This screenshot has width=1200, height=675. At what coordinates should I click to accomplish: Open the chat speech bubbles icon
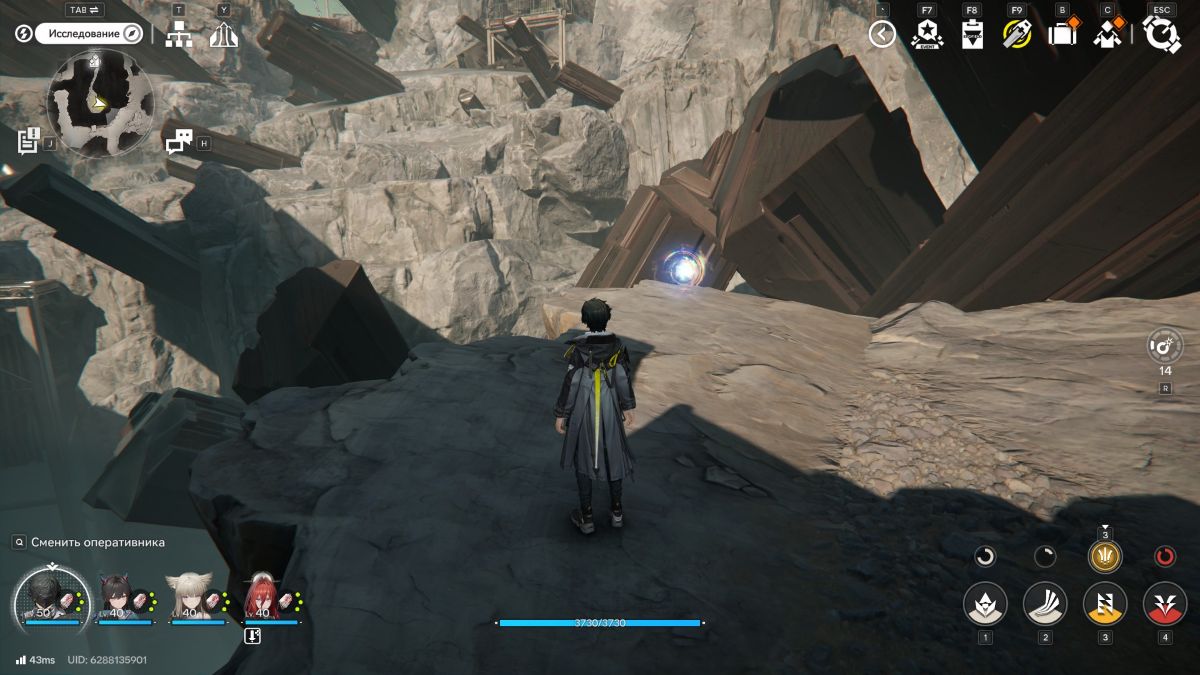[x=178, y=143]
